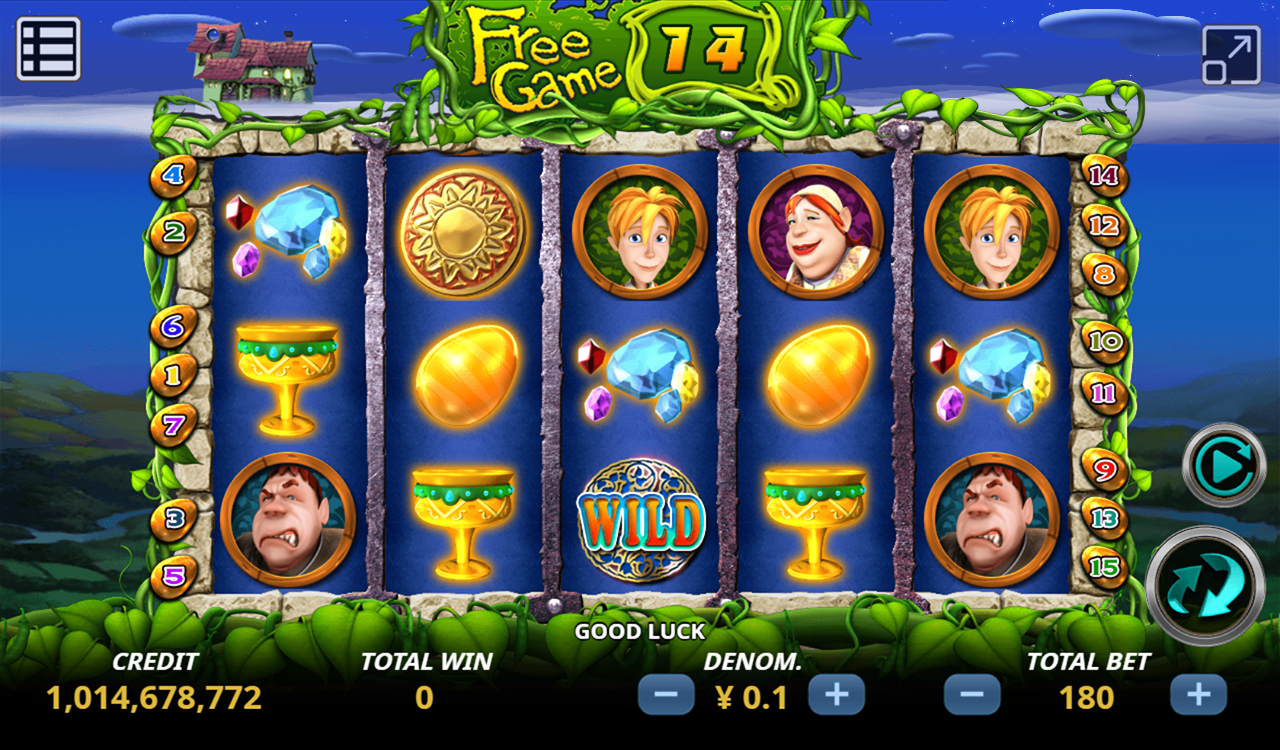Raise the total bet with its plus button
The height and width of the screenshot is (750, 1280).
tap(1198, 694)
